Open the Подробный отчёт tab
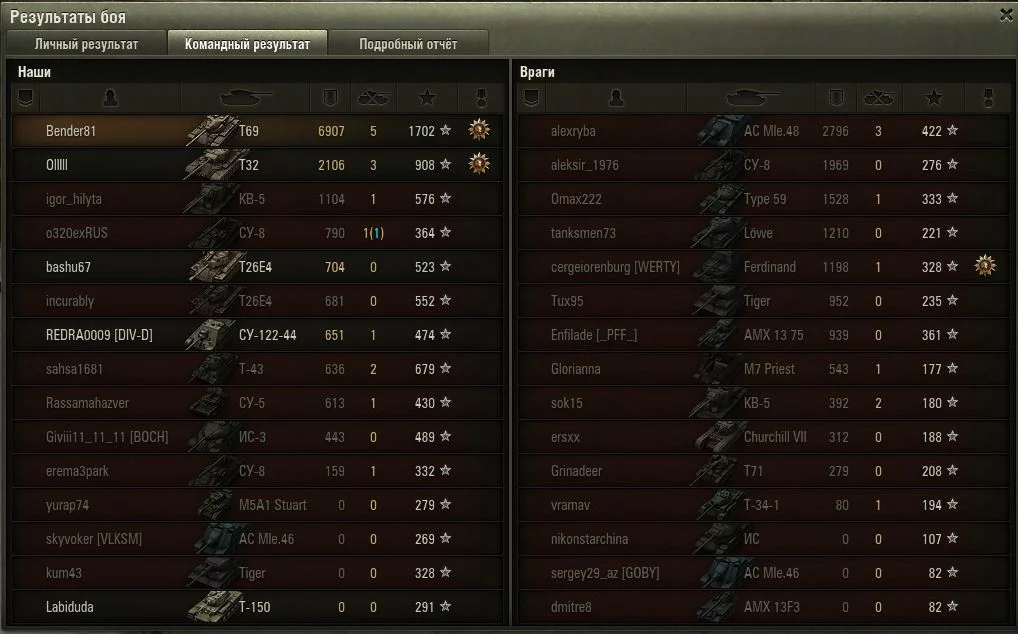1018x634 pixels. tap(408, 44)
